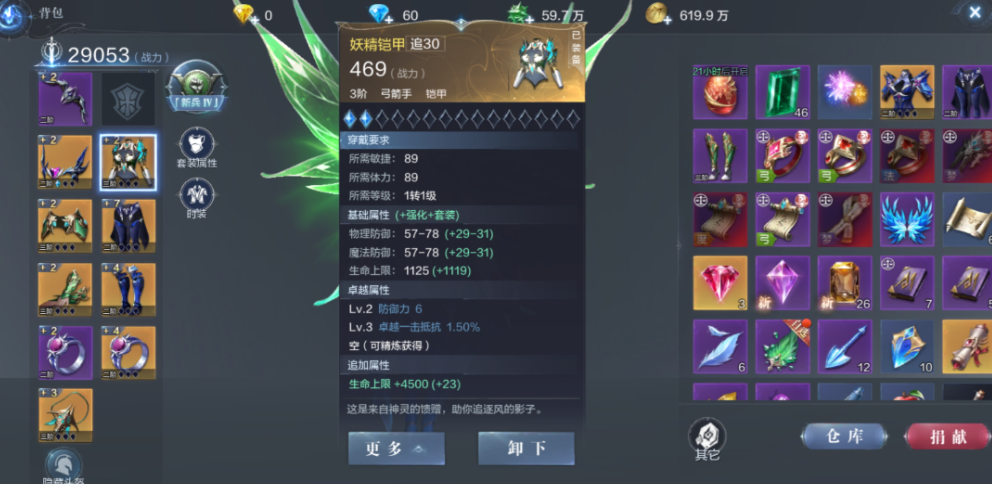Switch to the 其它 category

707,438
